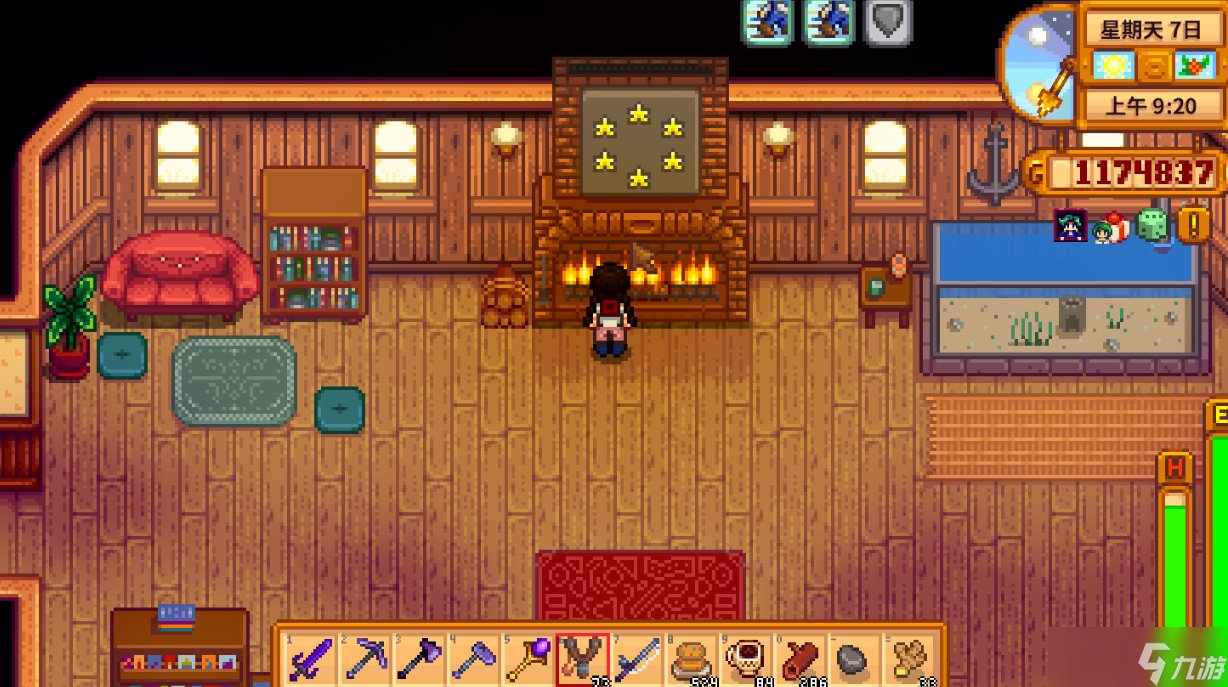The height and width of the screenshot is (687, 1228).
Task: Choose the ginger root slot
Action: click(909, 659)
